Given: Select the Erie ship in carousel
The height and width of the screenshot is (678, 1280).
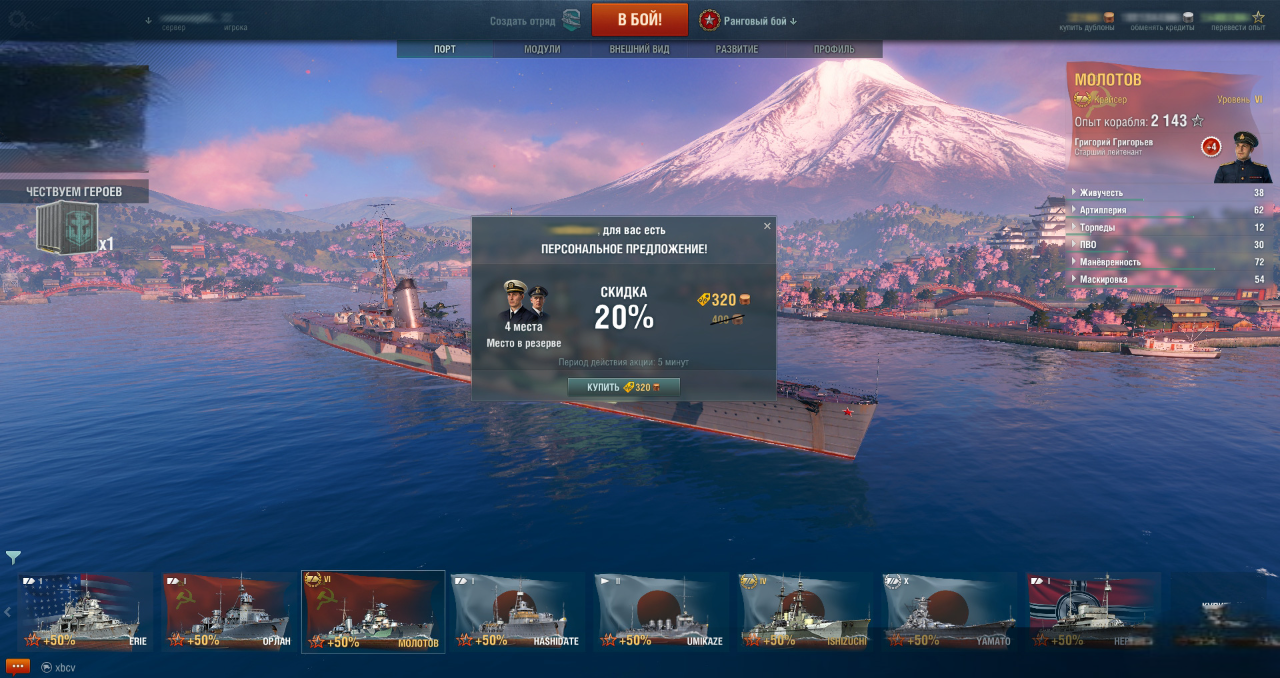Looking at the screenshot, I should click(85, 611).
